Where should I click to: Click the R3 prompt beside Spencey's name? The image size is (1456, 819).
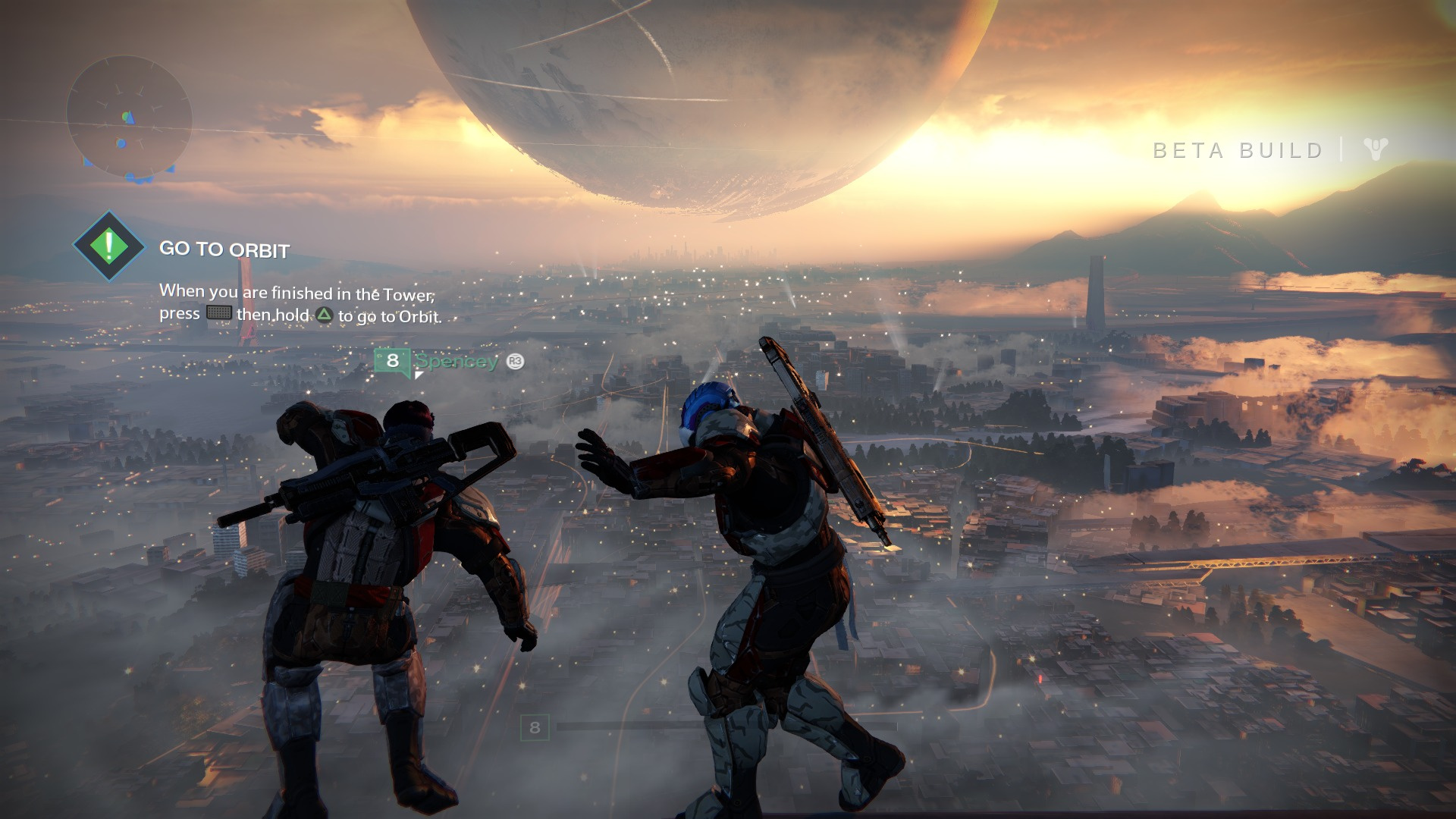[x=514, y=362]
